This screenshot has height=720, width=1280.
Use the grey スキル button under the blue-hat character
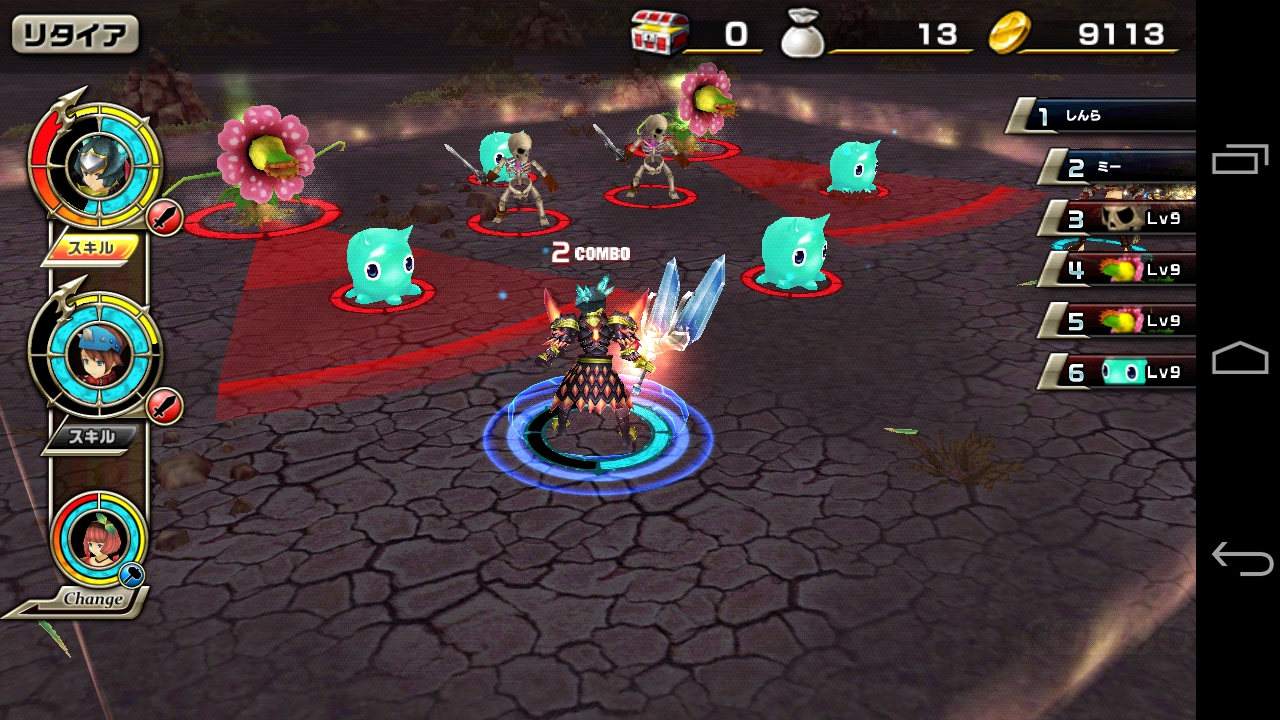click(90, 437)
